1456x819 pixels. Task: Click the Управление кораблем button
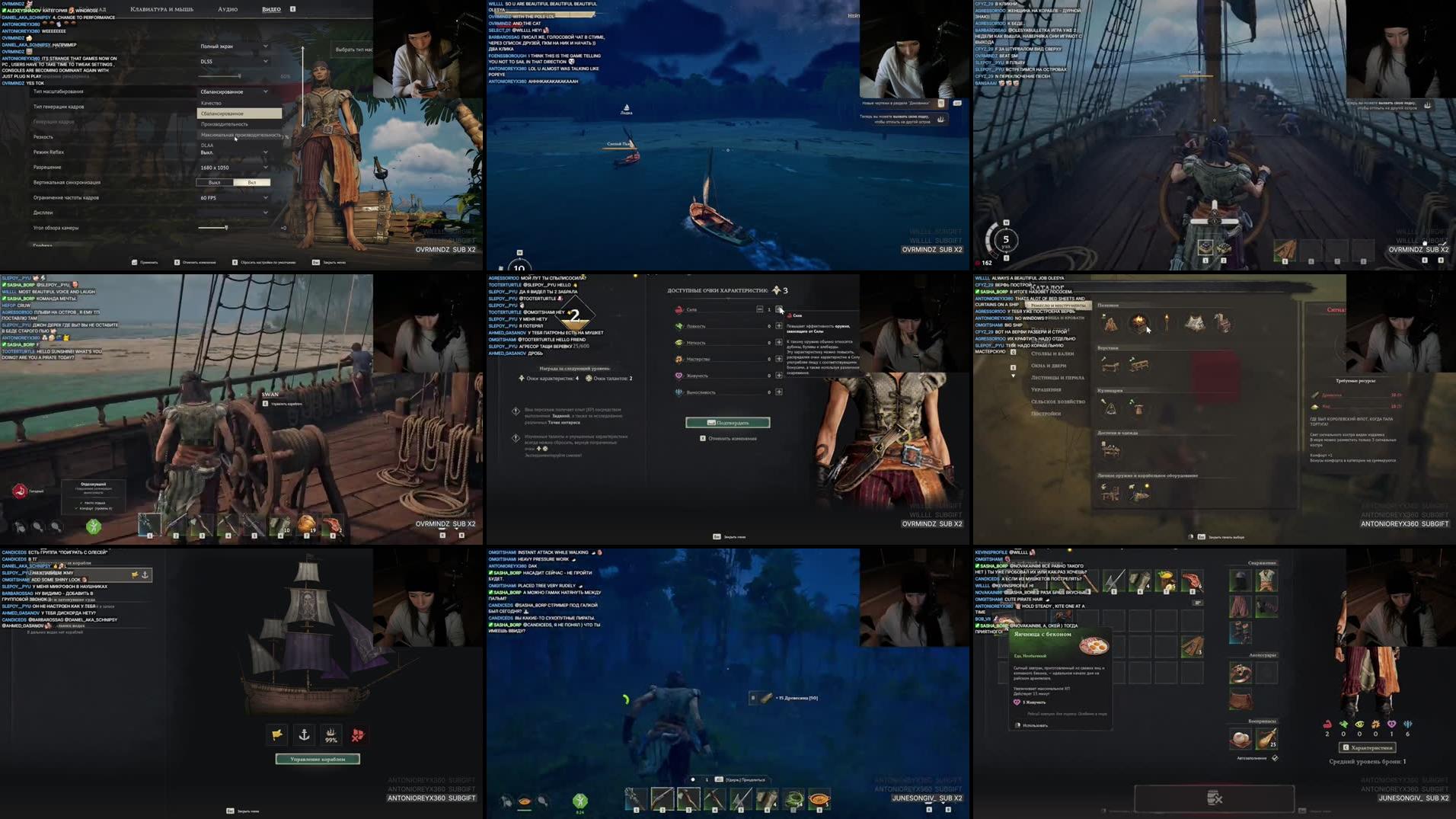pyautogui.click(x=318, y=759)
